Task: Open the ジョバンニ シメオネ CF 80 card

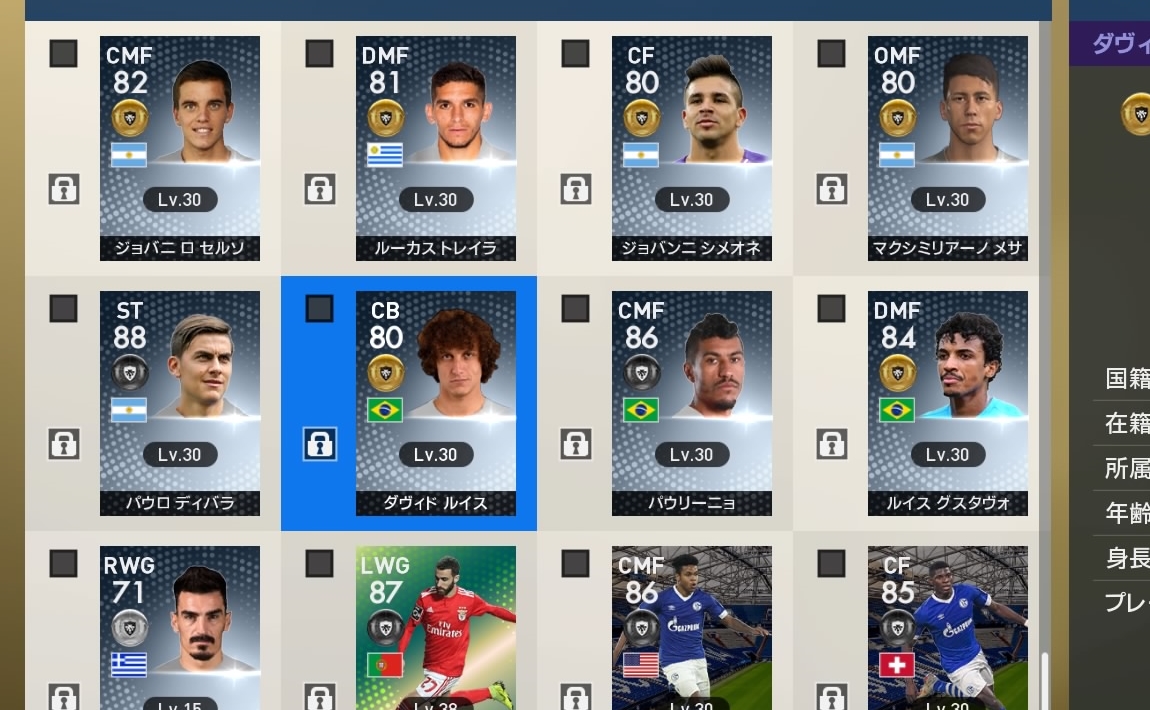Action: (x=692, y=148)
